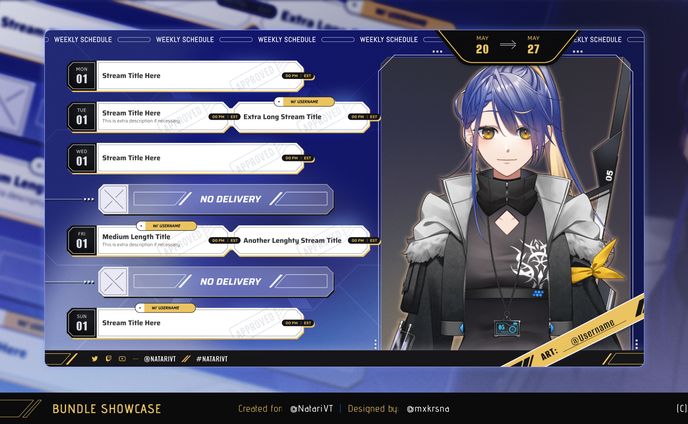This screenshot has height=424, width=688.
Task: Visit designer @mxkrsna's profile link
Action: click(x=430, y=409)
